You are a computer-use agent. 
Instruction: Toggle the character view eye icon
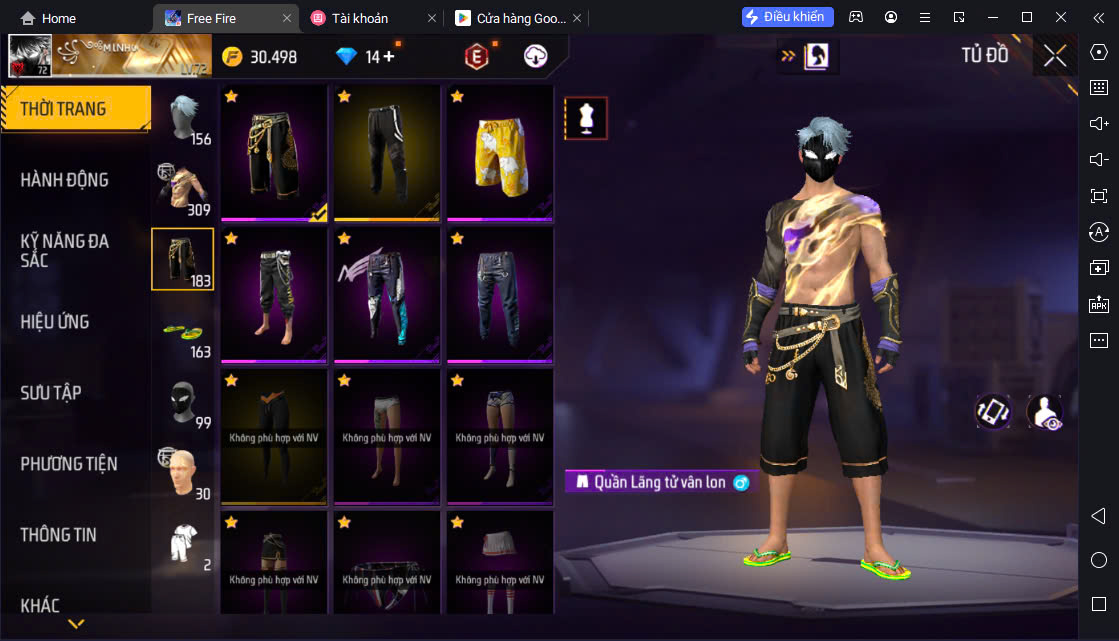tap(1044, 412)
